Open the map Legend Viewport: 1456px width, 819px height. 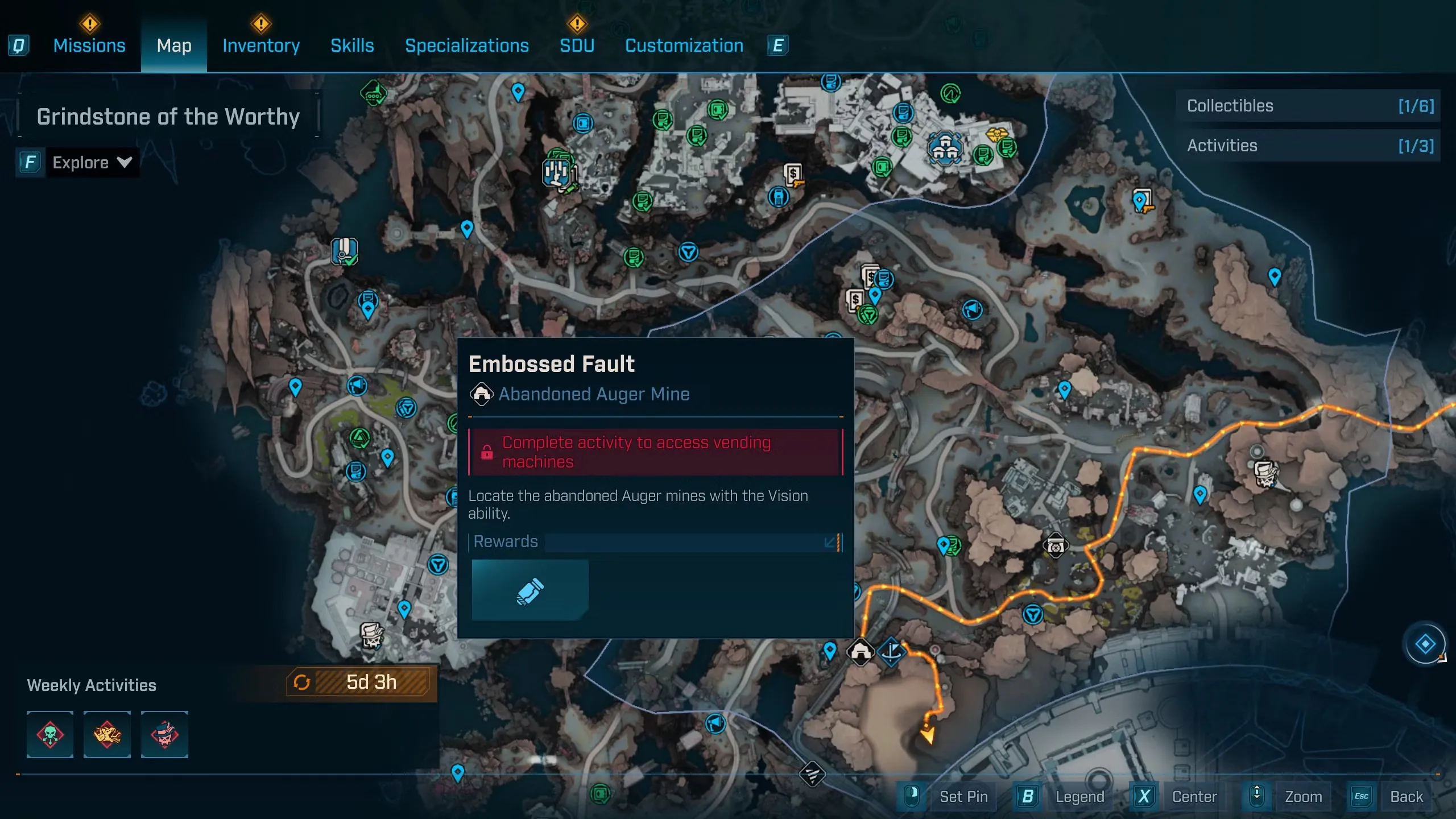[1079, 797]
